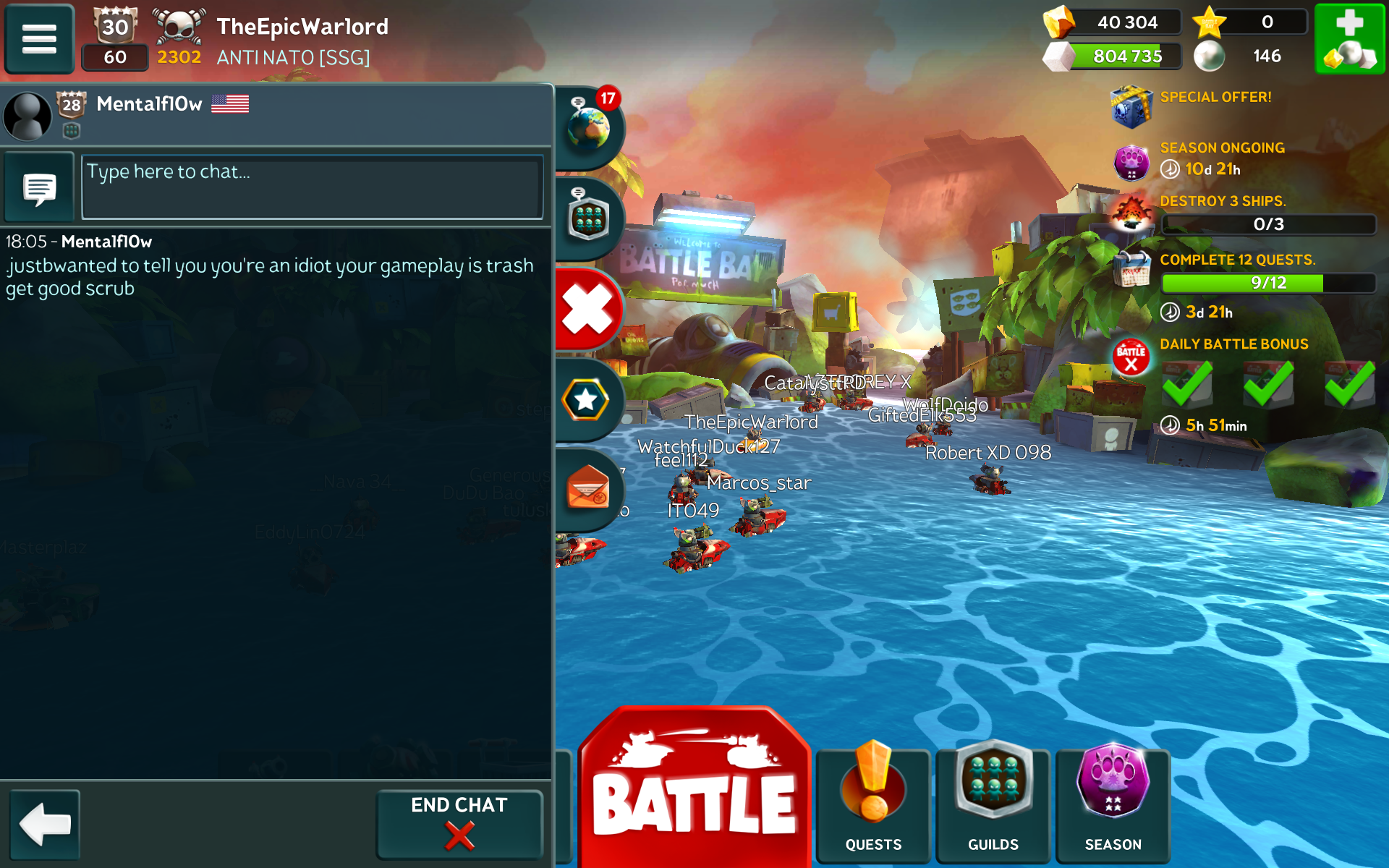Open global chat globe icon
This screenshot has width=1389, height=868.
[x=588, y=128]
